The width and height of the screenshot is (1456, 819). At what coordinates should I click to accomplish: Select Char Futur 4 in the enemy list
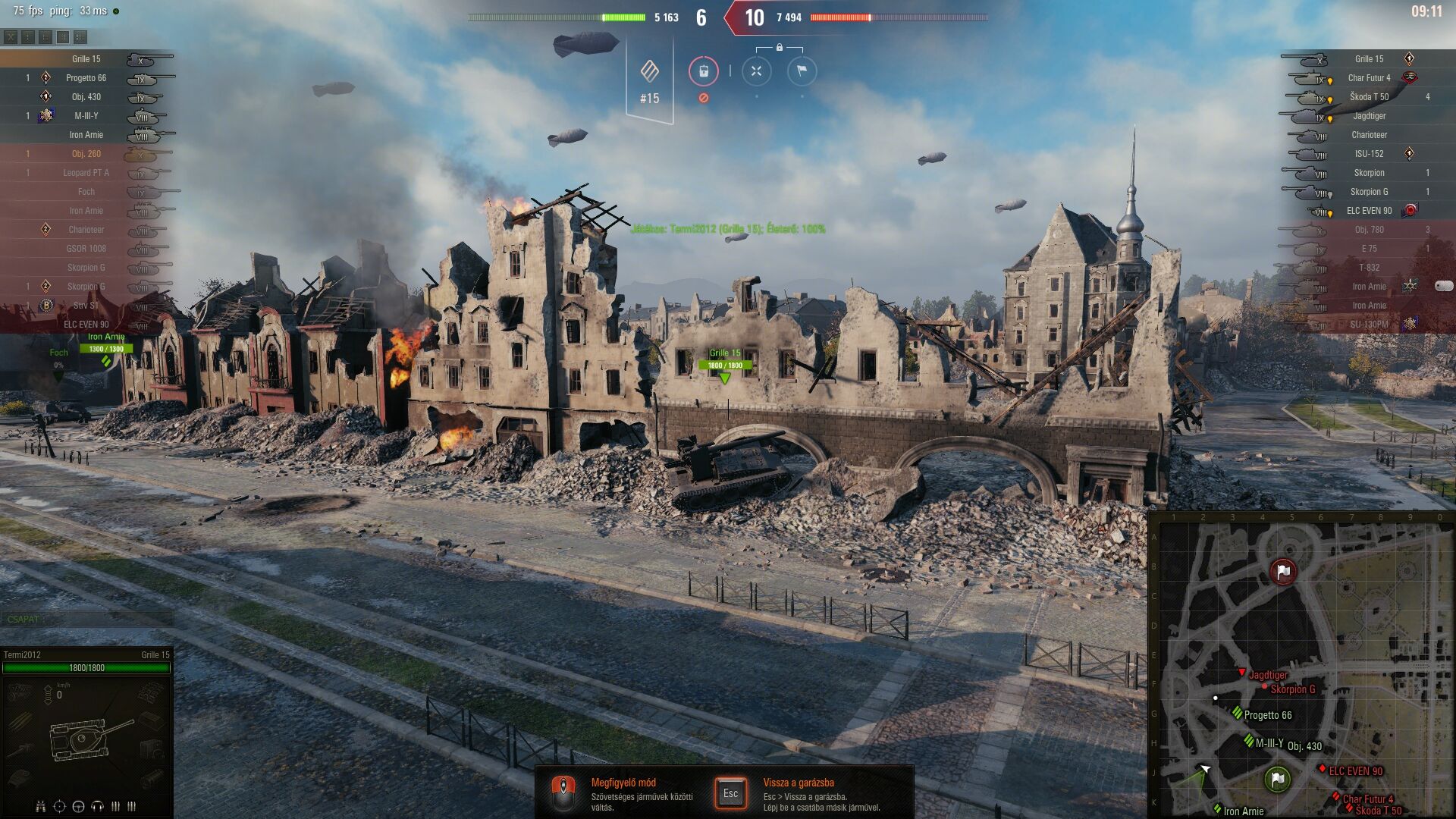tap(1369, 78)
